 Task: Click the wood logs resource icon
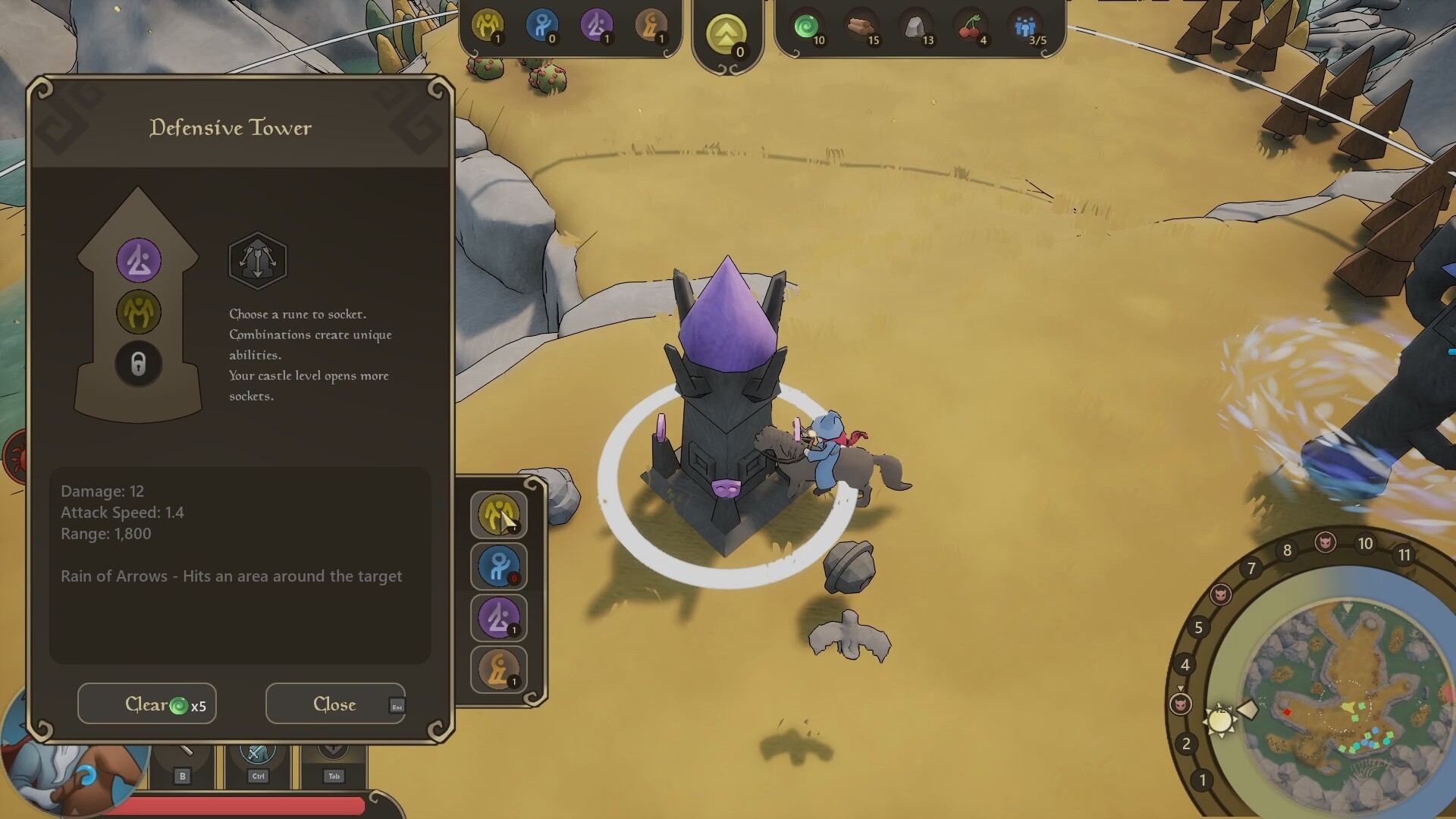coord(861,27)
